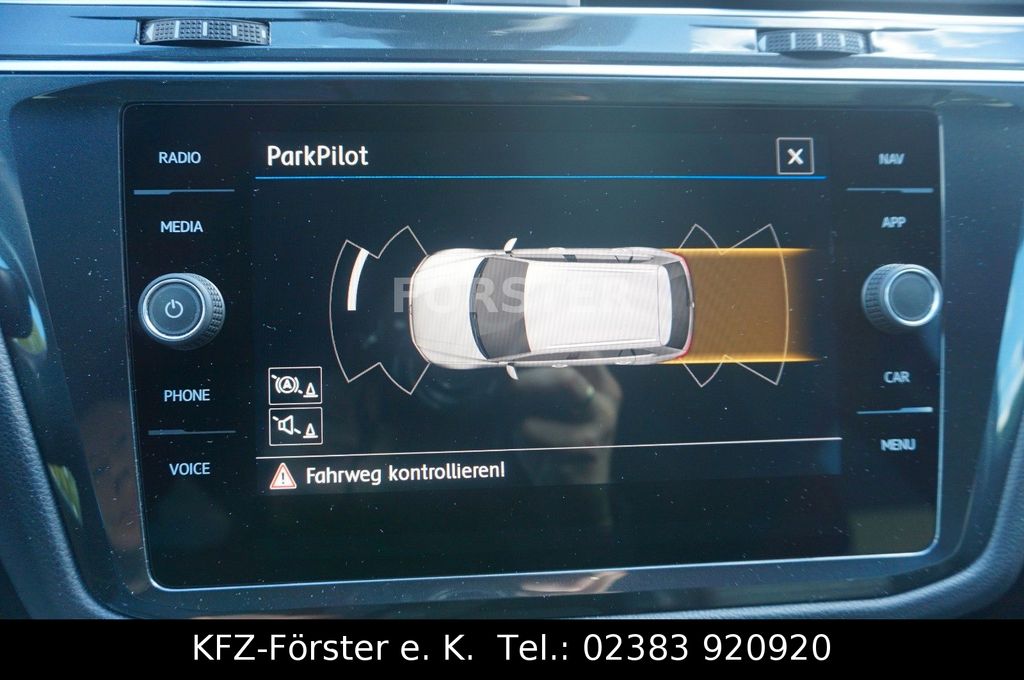Toggle the power button knob
This screenshot has width=1024, height=680.
point(181,309)
